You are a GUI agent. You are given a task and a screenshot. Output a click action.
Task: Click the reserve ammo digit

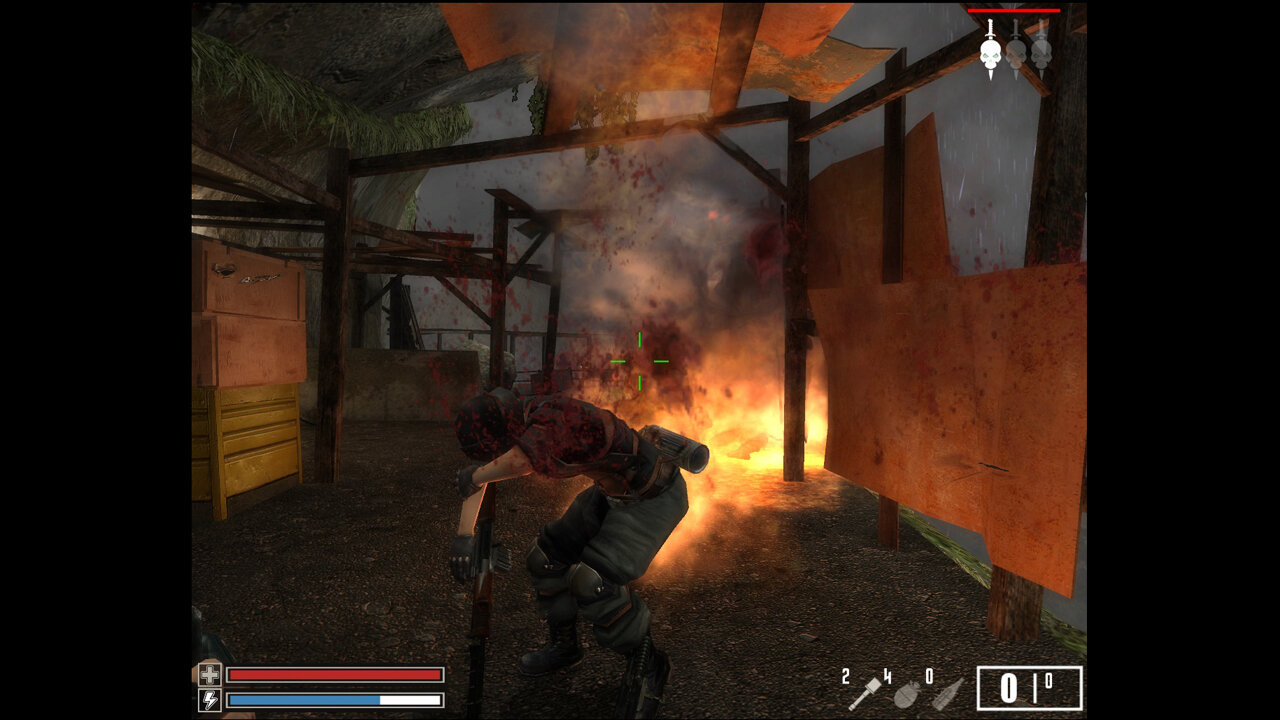click(x=1050, y=679)
